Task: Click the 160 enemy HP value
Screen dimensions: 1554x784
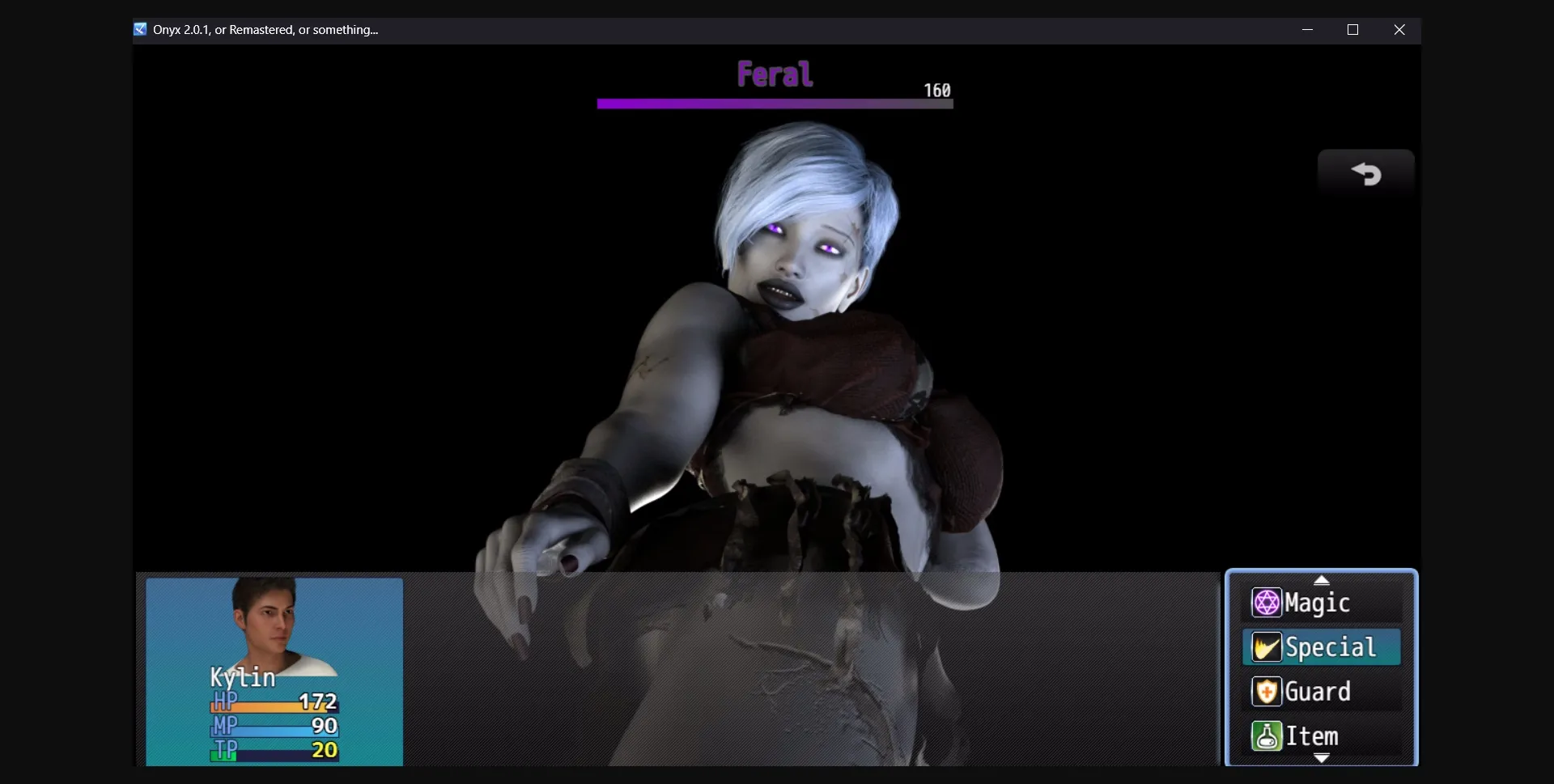Action: tap(936, 89)
